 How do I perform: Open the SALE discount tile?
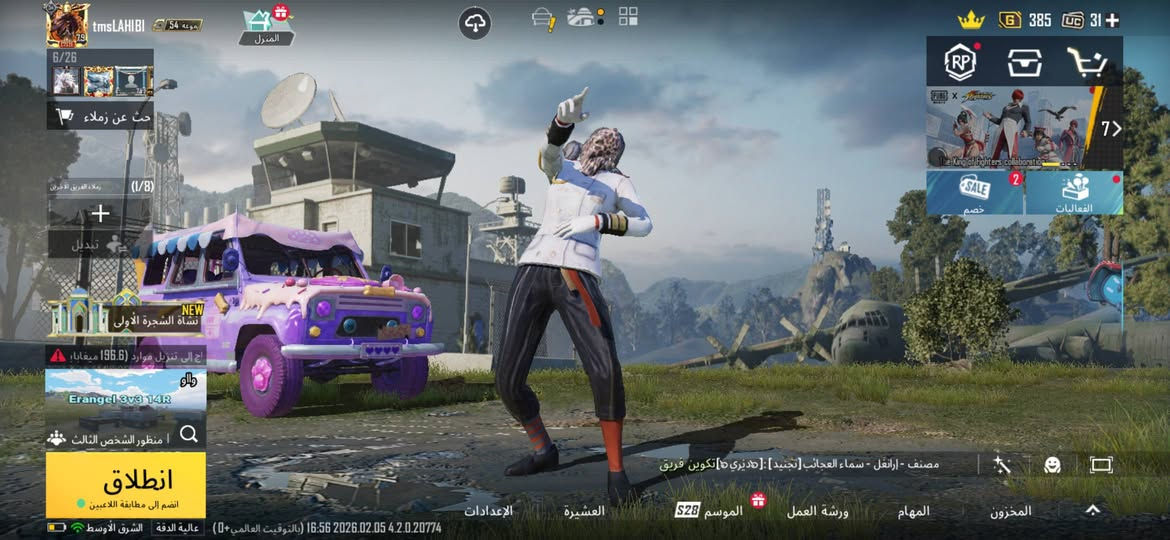pyautogui.click(x=974, y=192)
